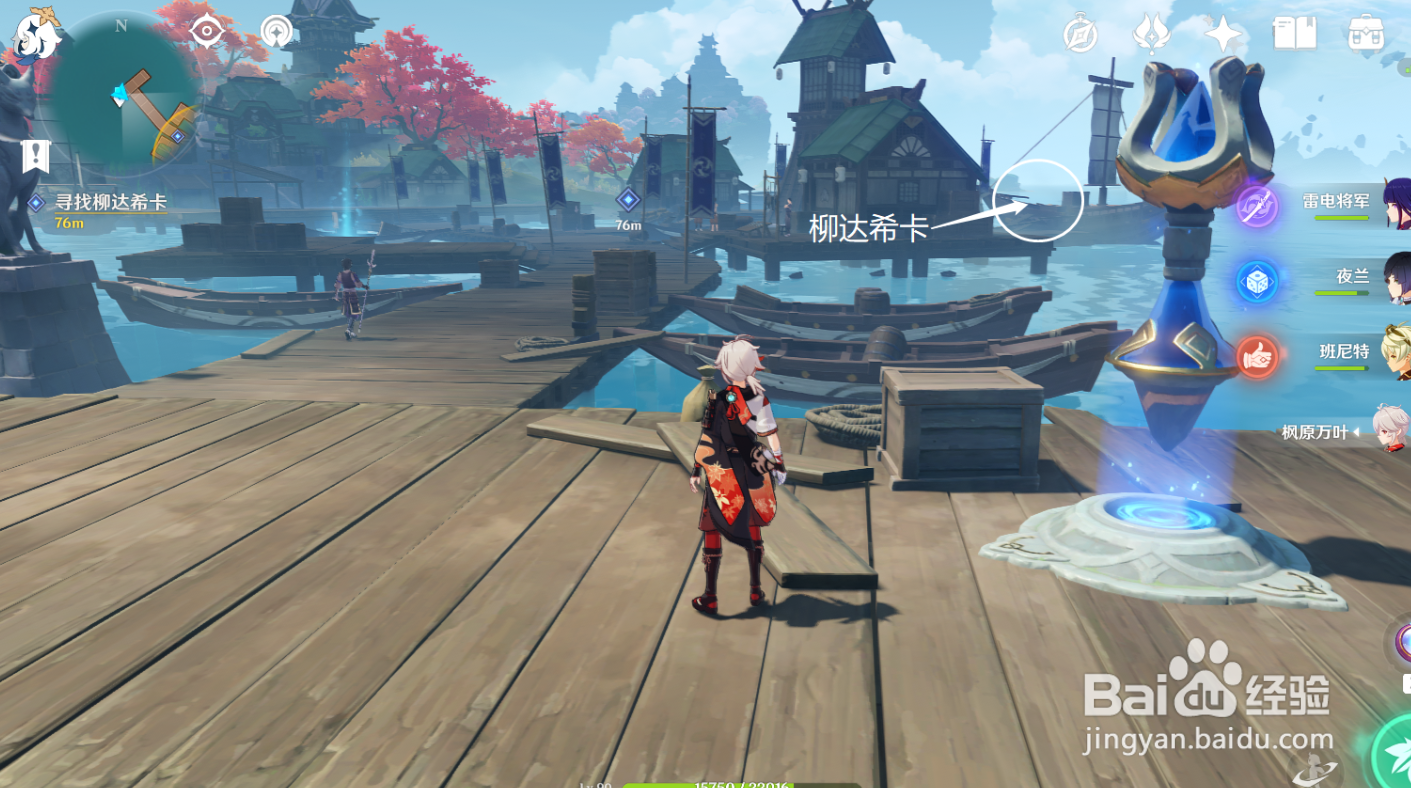
Task: Click the round signal icon near the minimap
Action: pyautogui.click(x=276, y=32)
